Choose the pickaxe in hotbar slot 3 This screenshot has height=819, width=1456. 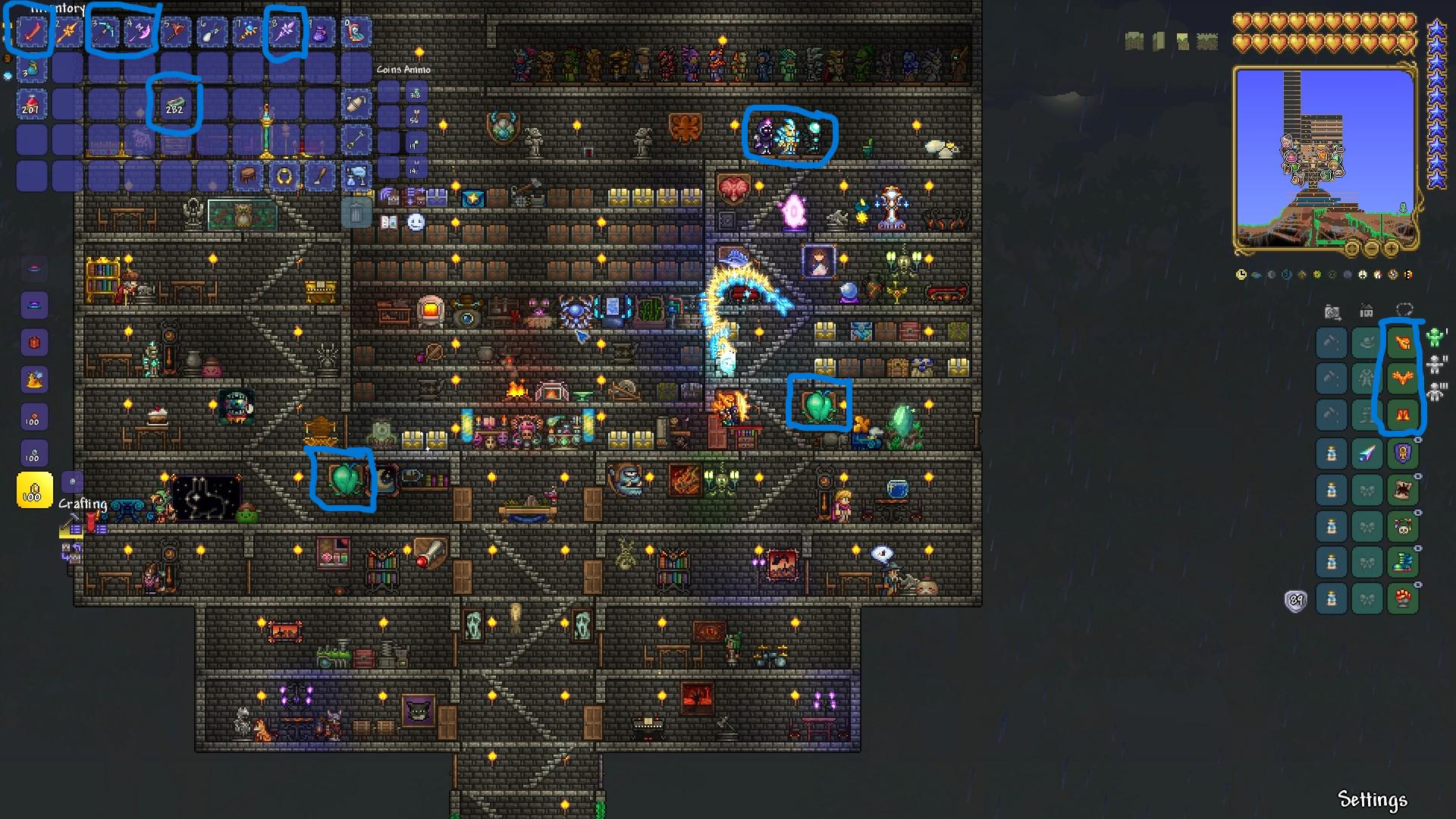click(104, 33)
